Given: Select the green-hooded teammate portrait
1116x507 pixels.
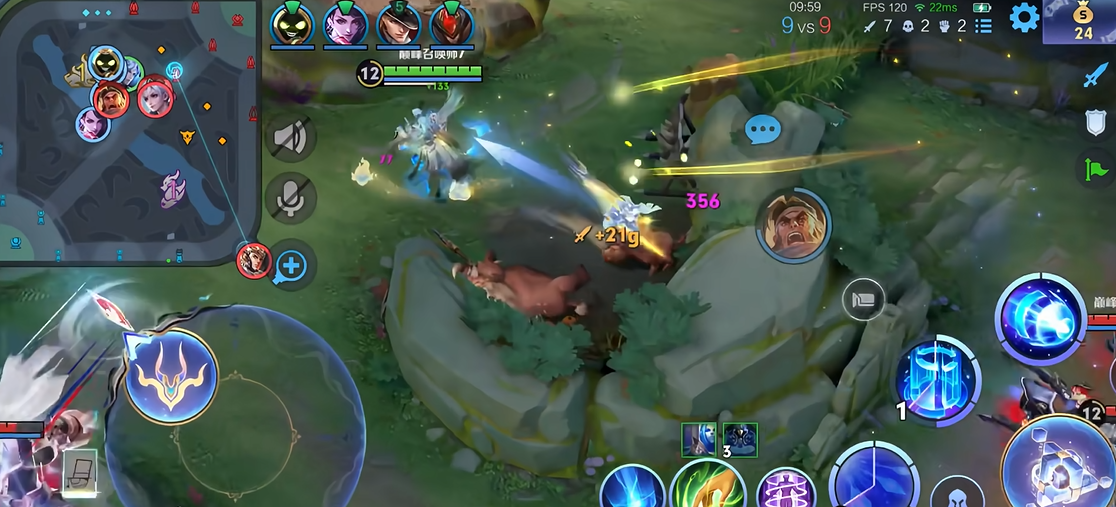Looking at the screenshot, I should tap(292, 24).
